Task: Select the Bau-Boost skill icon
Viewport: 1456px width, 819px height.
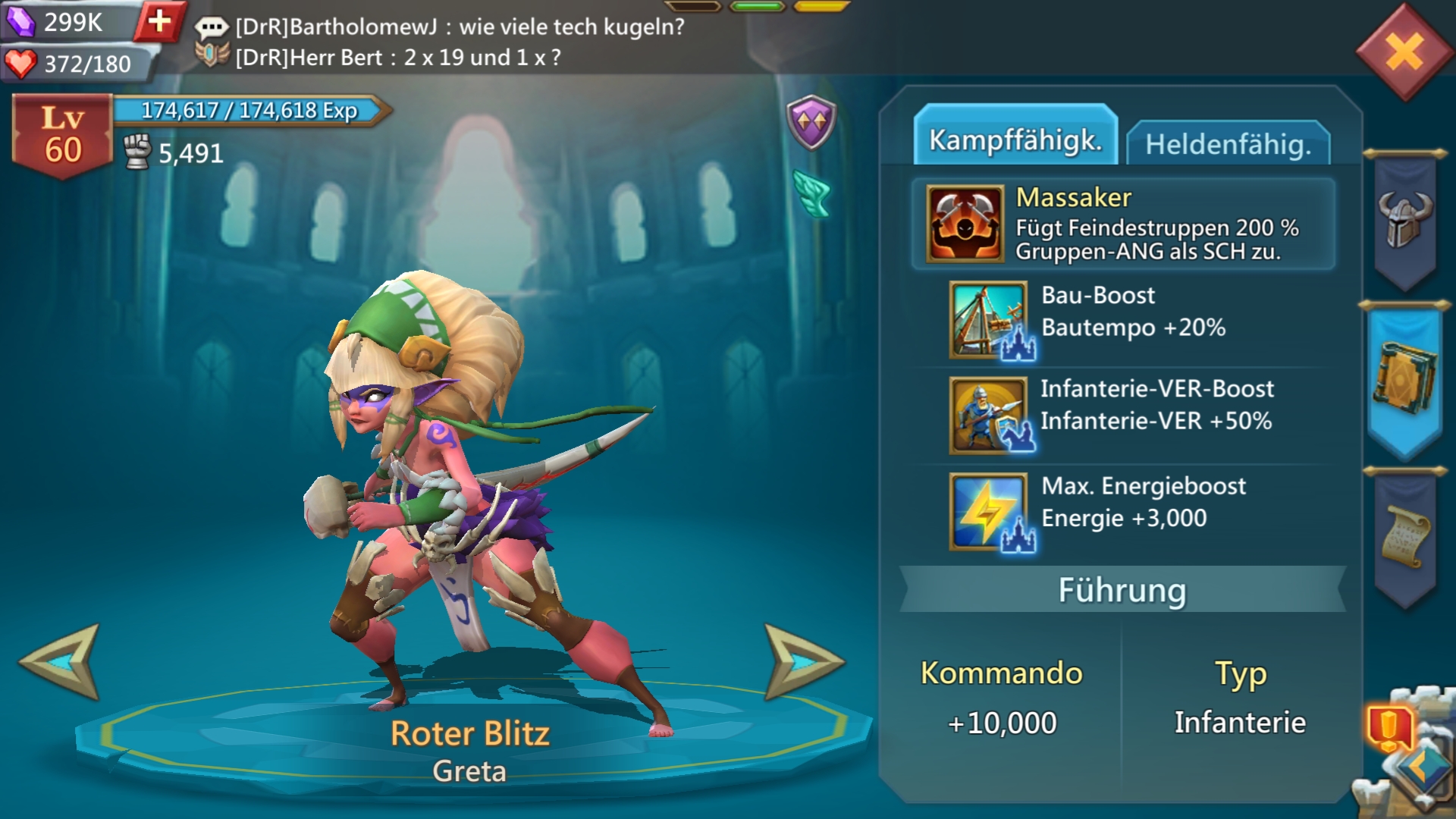Action: (x=989, y=320)
